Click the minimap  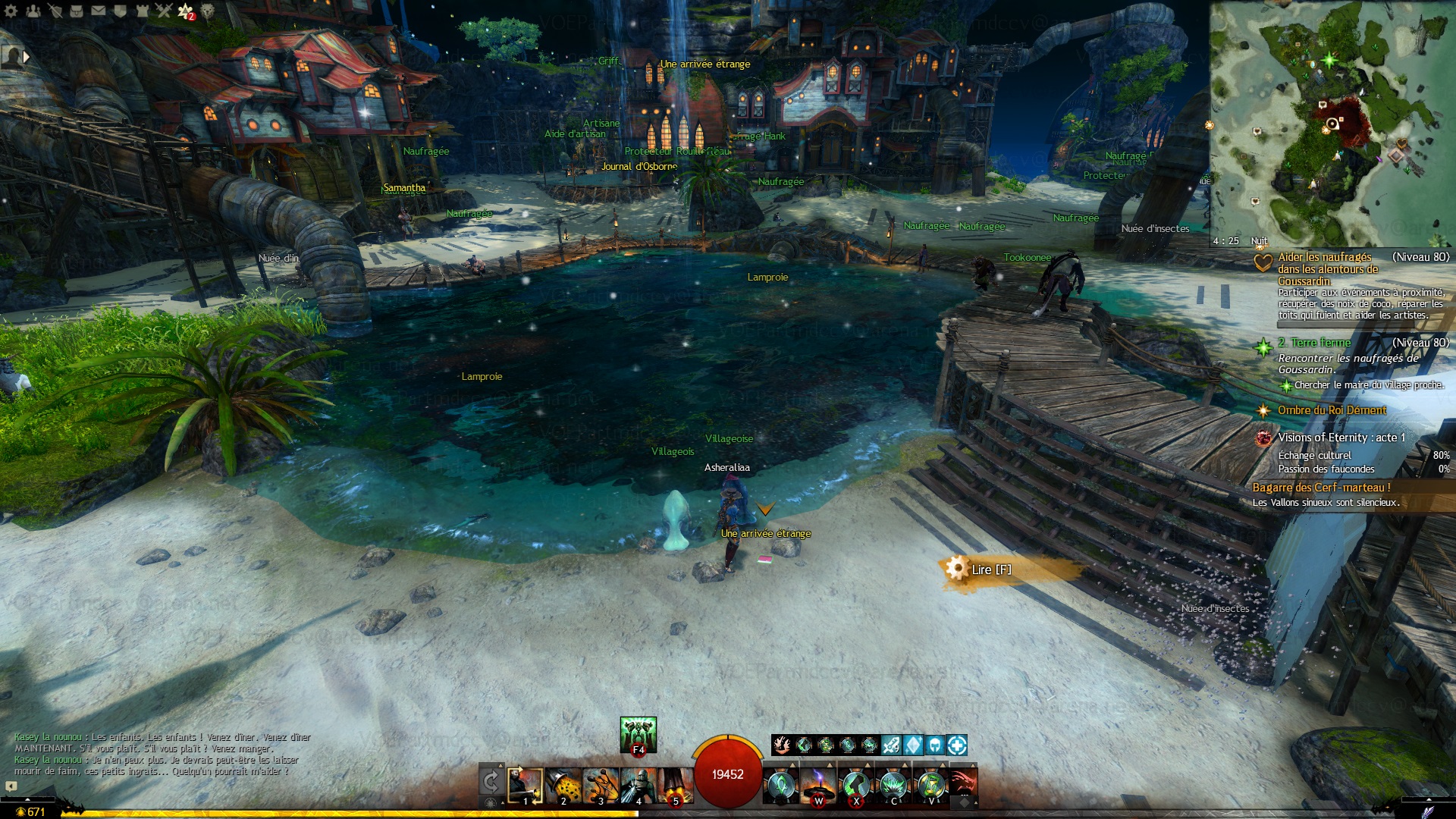point(1331,121)
